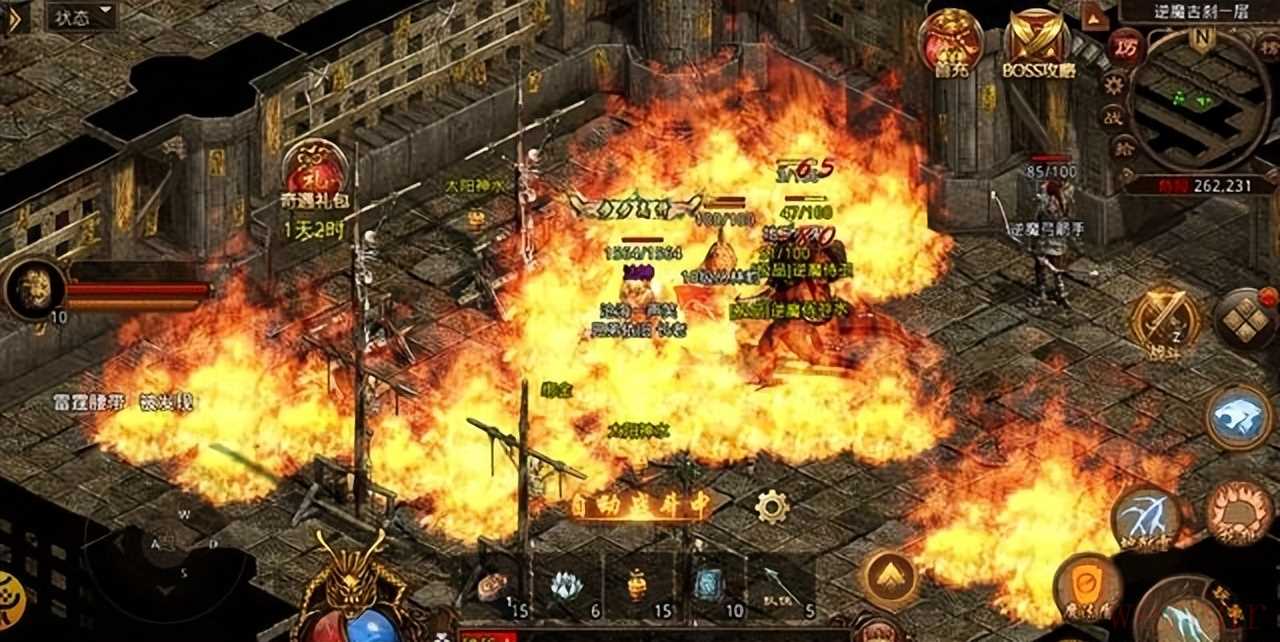
Task: Use the blue scroll item slot
Action: click(x=708, y=585)
